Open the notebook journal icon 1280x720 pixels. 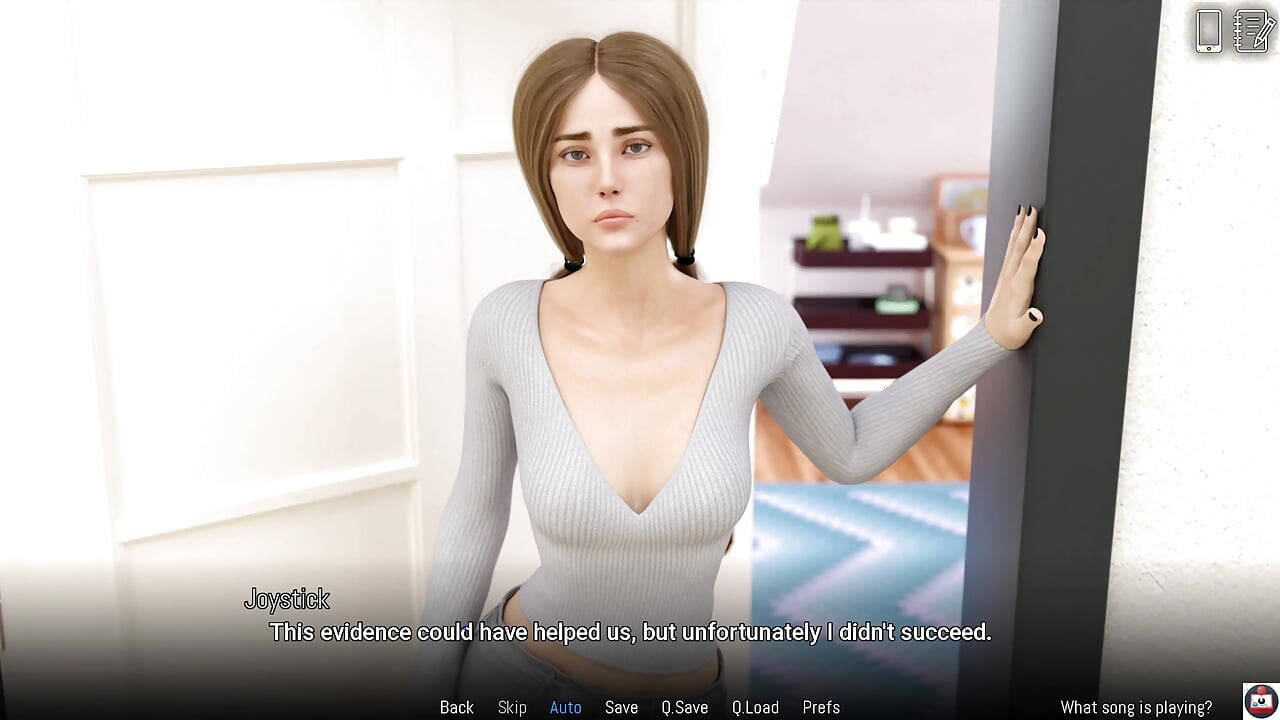pos(1253,30)
